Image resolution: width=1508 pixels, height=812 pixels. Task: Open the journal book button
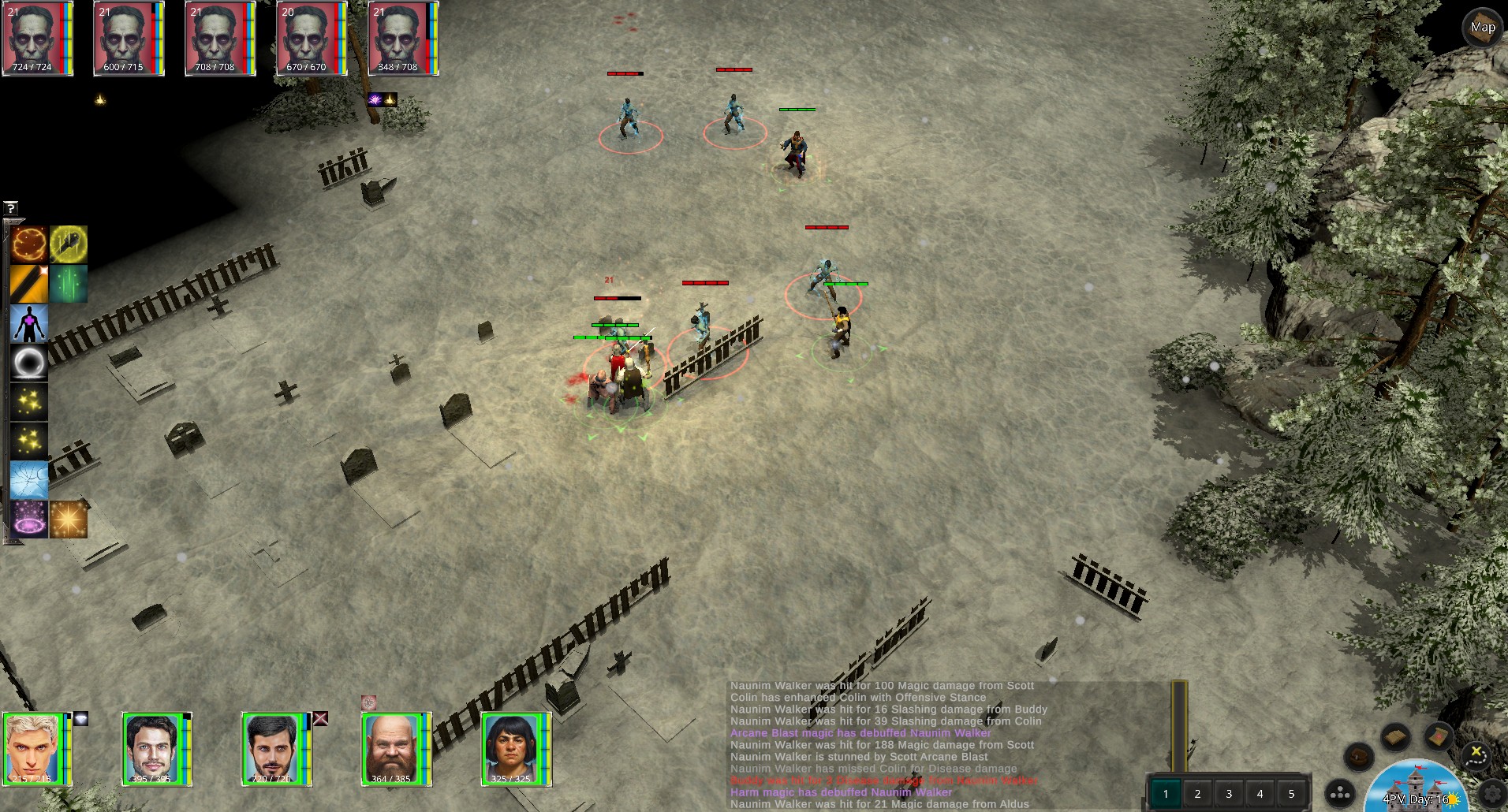pyautogui.click(x=1395, y=738)
